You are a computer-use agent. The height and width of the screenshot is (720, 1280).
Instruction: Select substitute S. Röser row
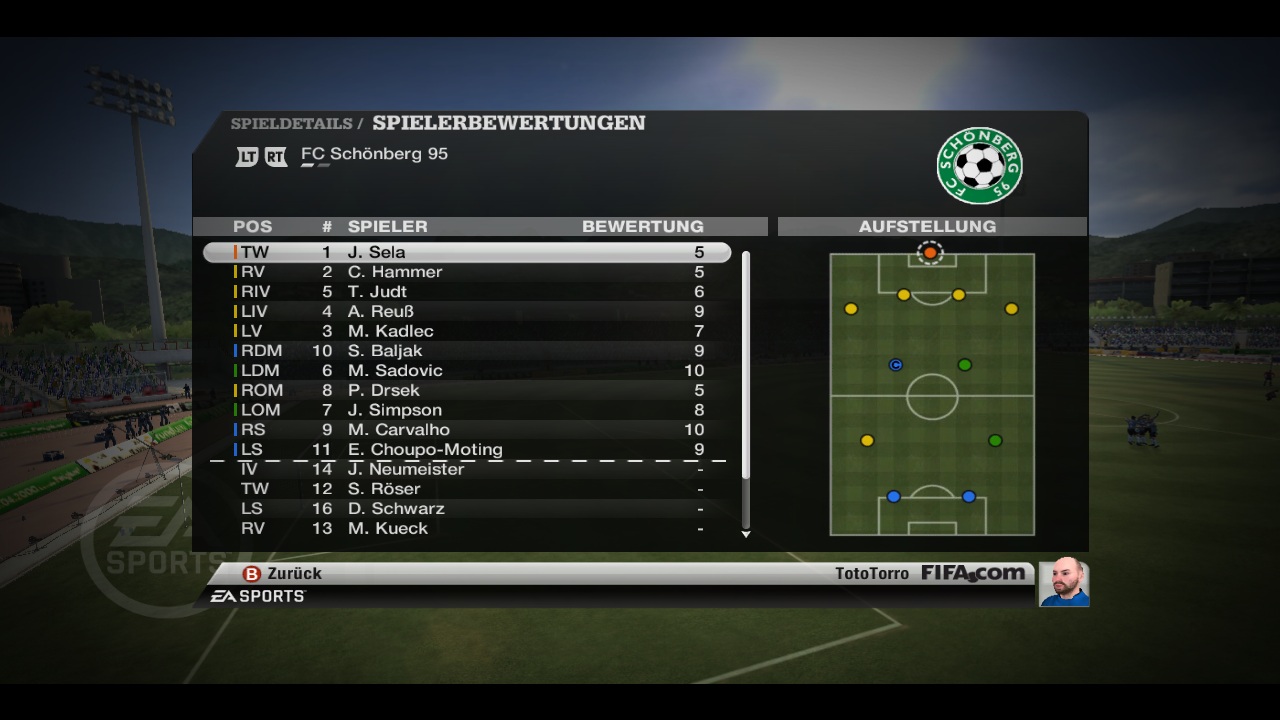pyautogui.click(x=467, y=489)
